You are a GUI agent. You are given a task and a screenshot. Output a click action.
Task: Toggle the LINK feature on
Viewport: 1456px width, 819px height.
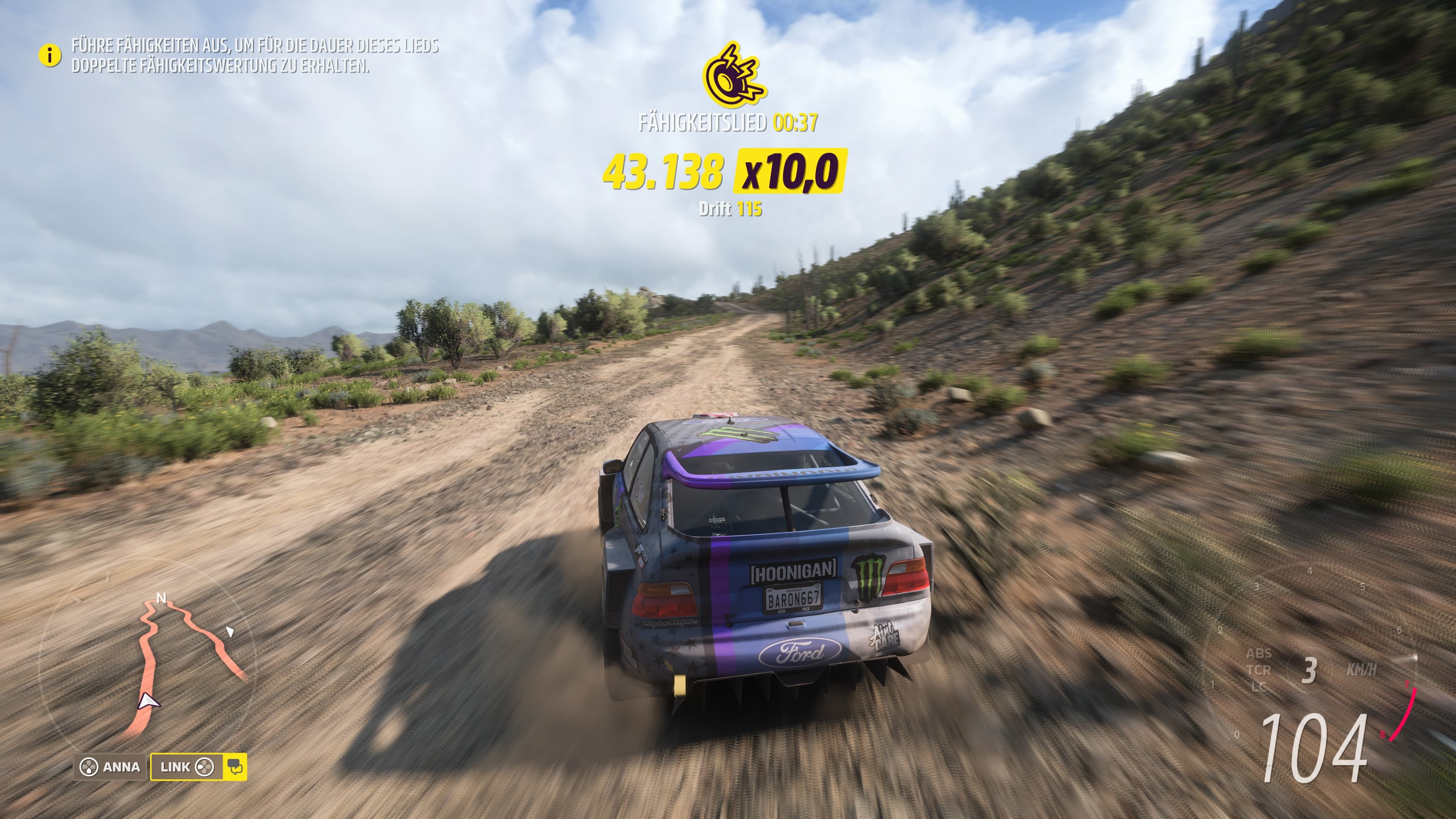pos(181,767)
